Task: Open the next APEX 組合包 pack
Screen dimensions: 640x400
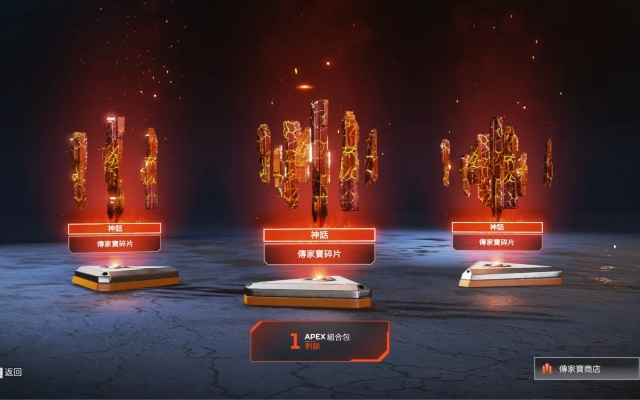Action: tap(319, 341)
